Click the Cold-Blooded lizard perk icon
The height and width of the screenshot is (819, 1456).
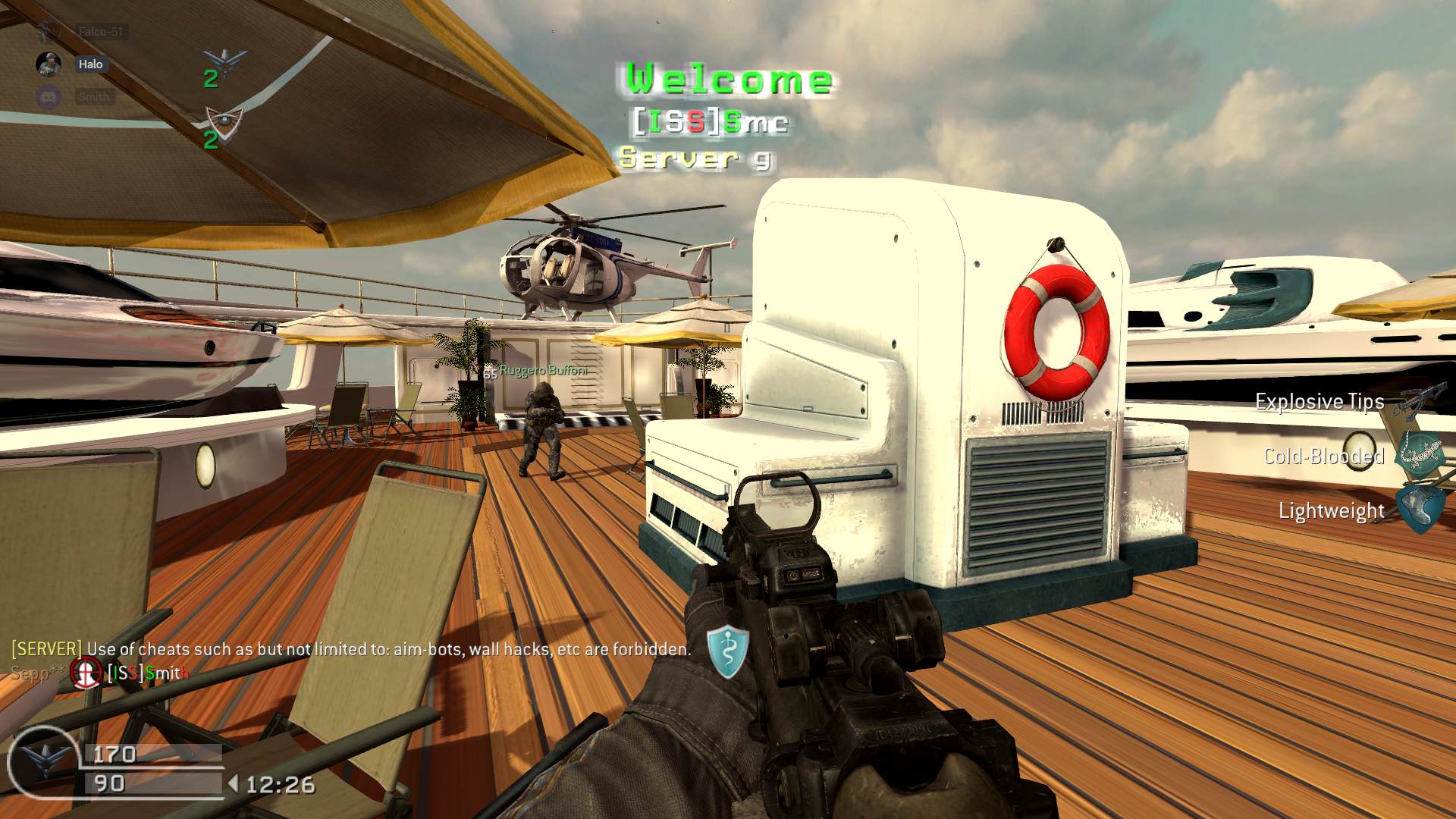click(x=1420, y=455)
